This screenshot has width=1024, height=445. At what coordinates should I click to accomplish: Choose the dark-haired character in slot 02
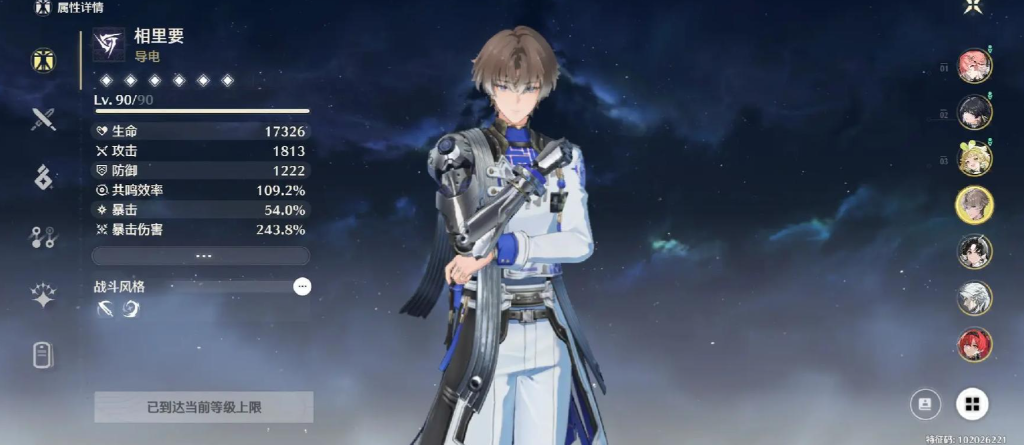974,113
